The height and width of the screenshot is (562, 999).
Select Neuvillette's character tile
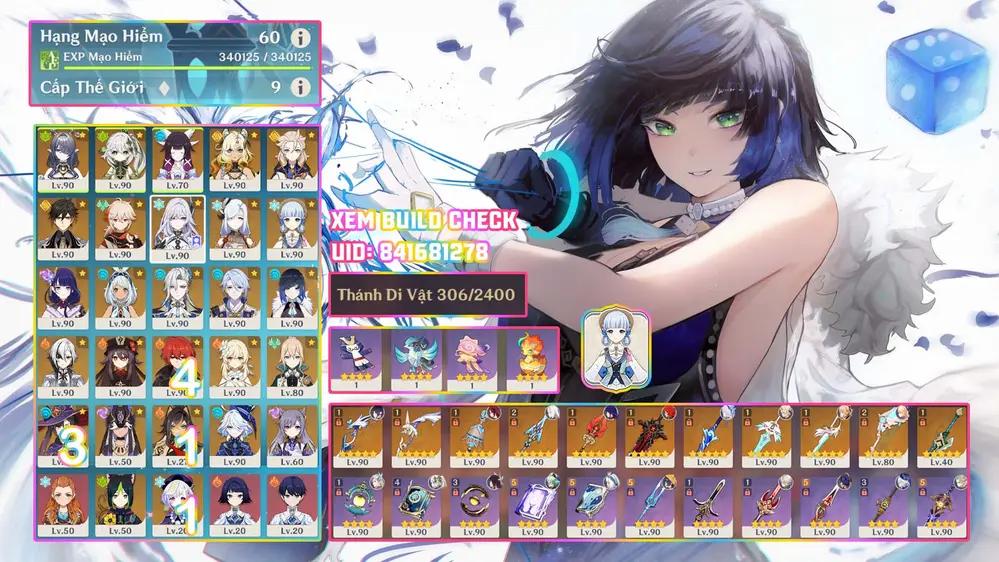pyautogui.click(x=177, y=297)
